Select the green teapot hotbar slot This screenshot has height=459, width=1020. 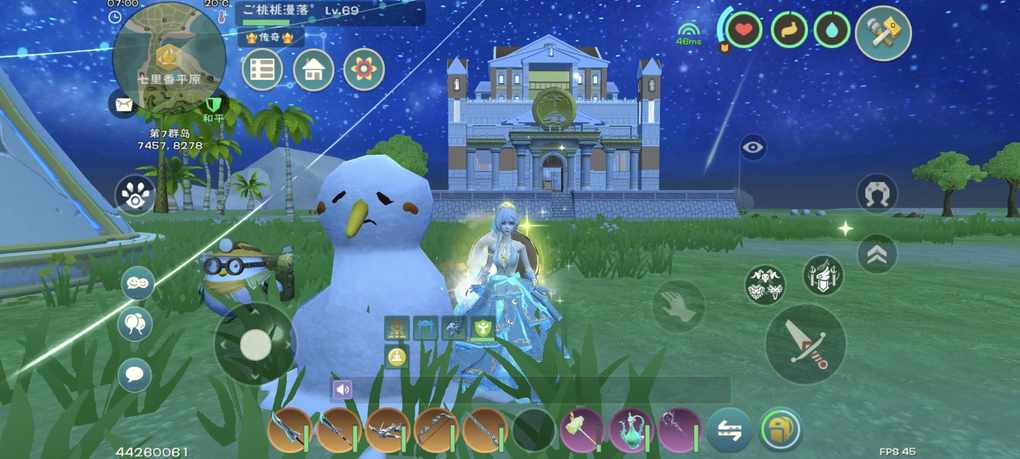point(632,430)
